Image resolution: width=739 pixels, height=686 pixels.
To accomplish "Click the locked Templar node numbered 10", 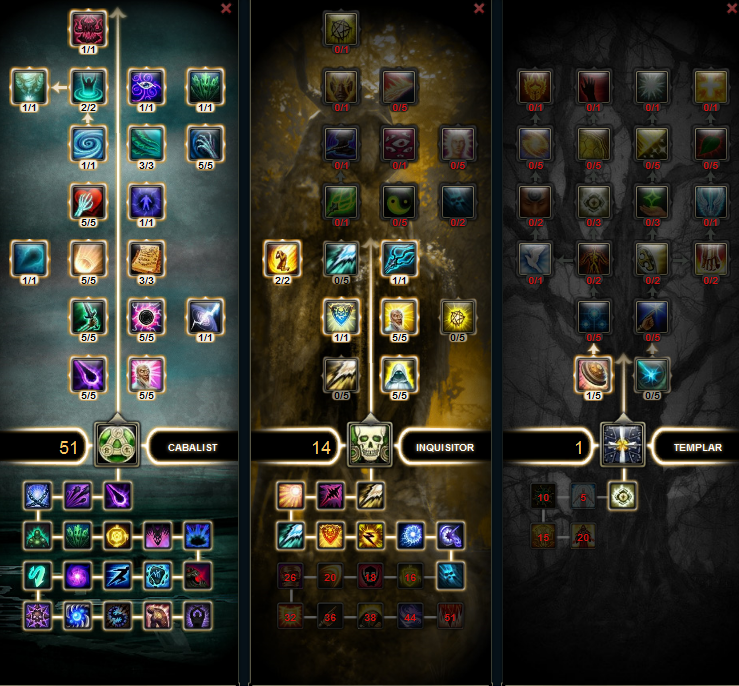I will coord(544,497).
